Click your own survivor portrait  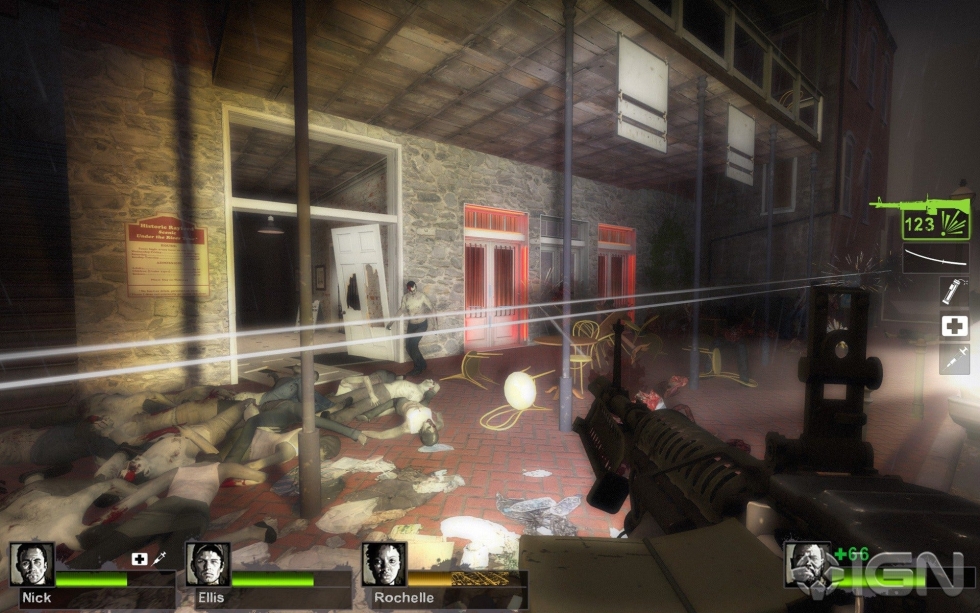click(x=806, y=565)
